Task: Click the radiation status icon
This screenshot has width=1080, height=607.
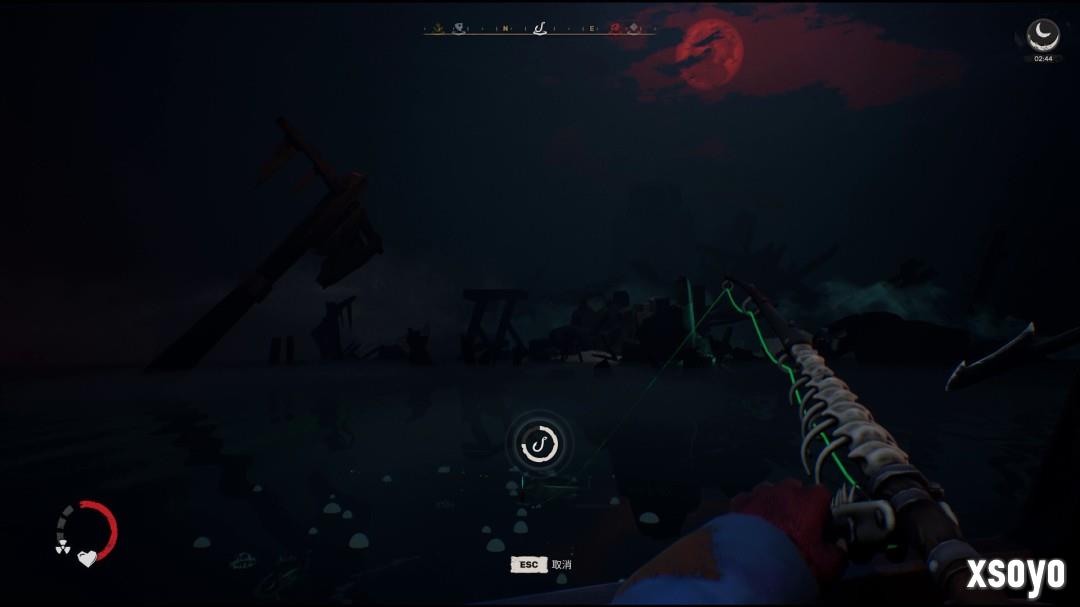Action: coord(62,547)
